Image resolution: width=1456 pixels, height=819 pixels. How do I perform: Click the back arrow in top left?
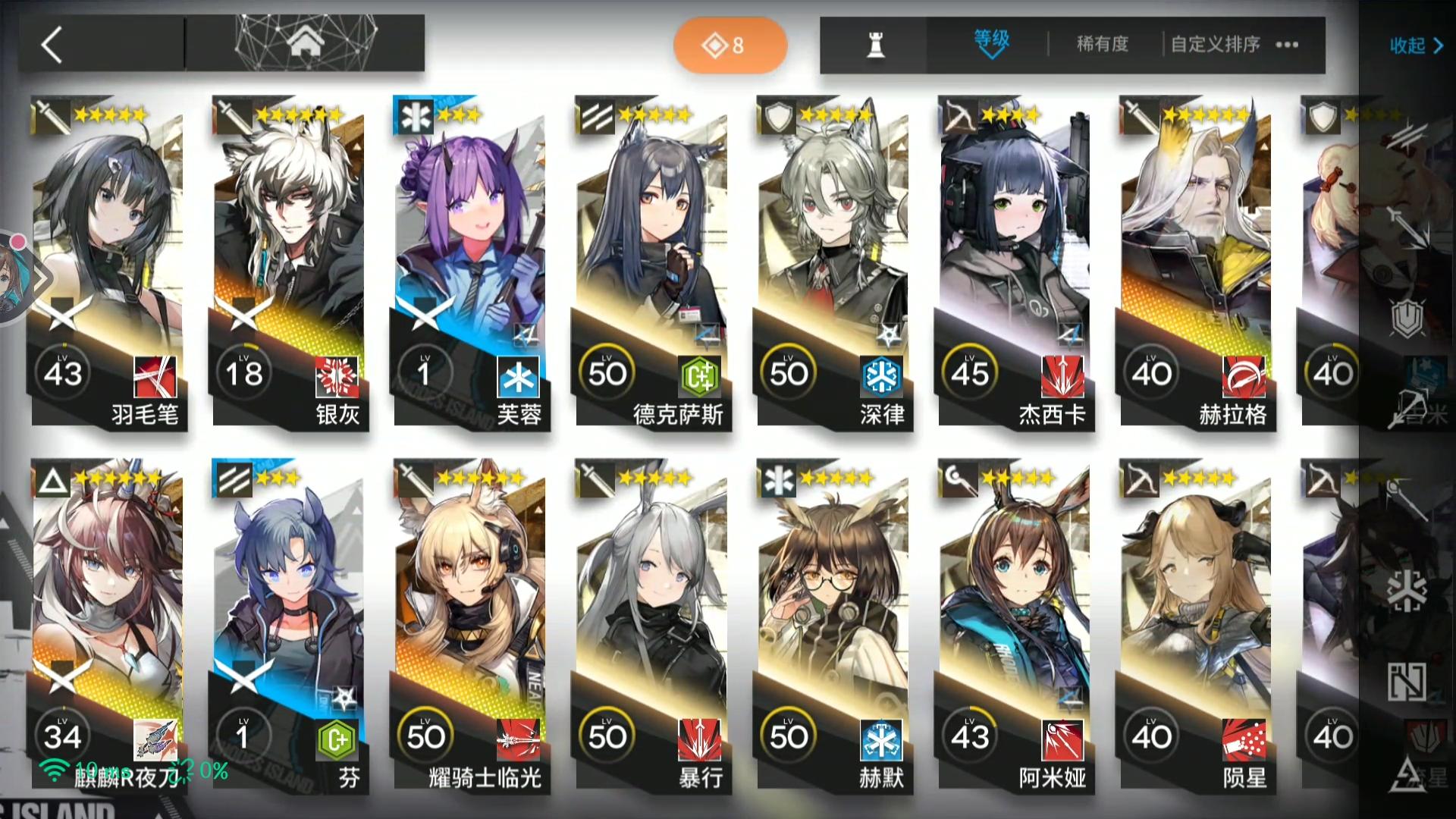click(53, 45)
